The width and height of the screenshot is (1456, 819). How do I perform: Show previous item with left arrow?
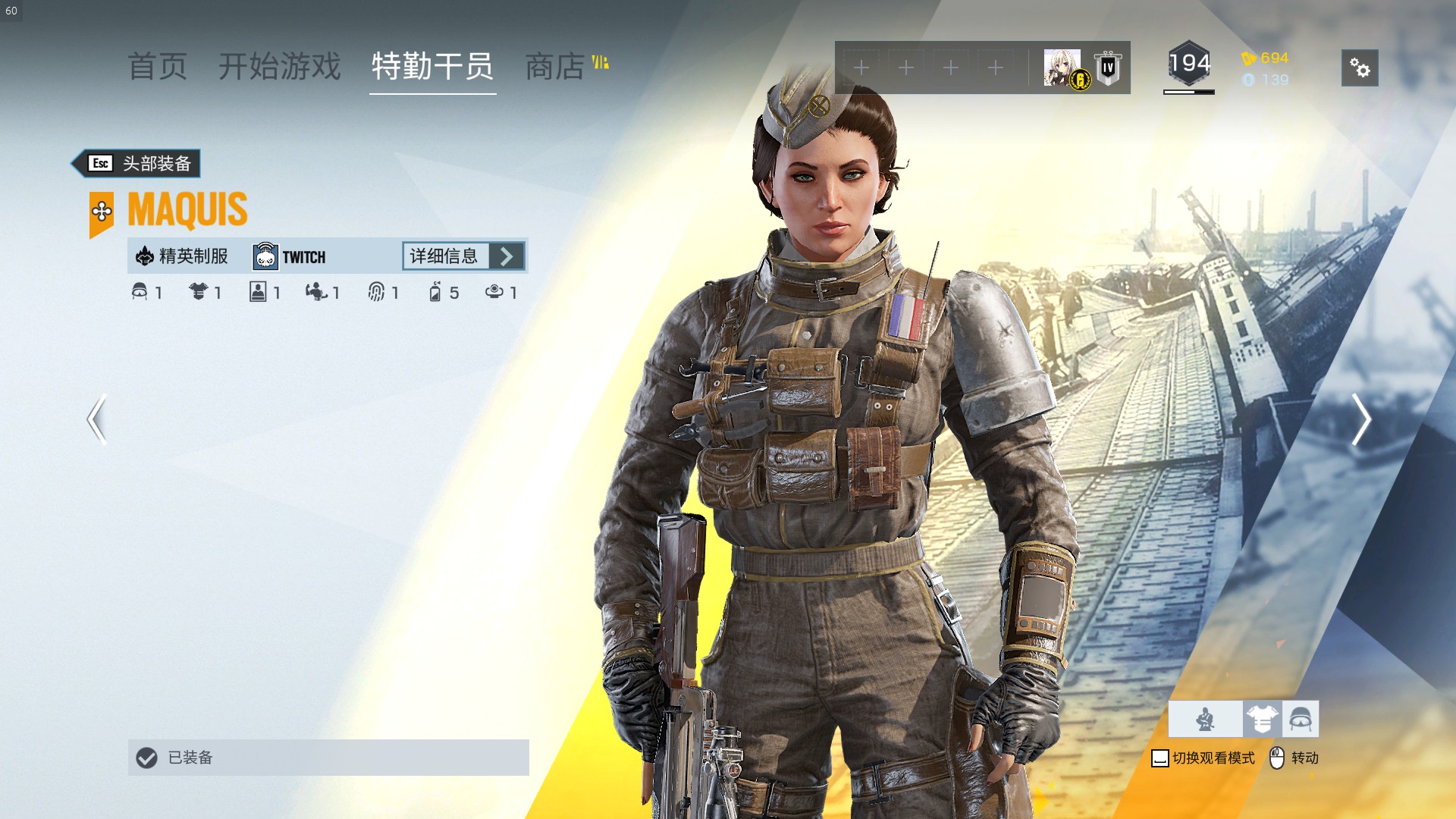point(97,419)
